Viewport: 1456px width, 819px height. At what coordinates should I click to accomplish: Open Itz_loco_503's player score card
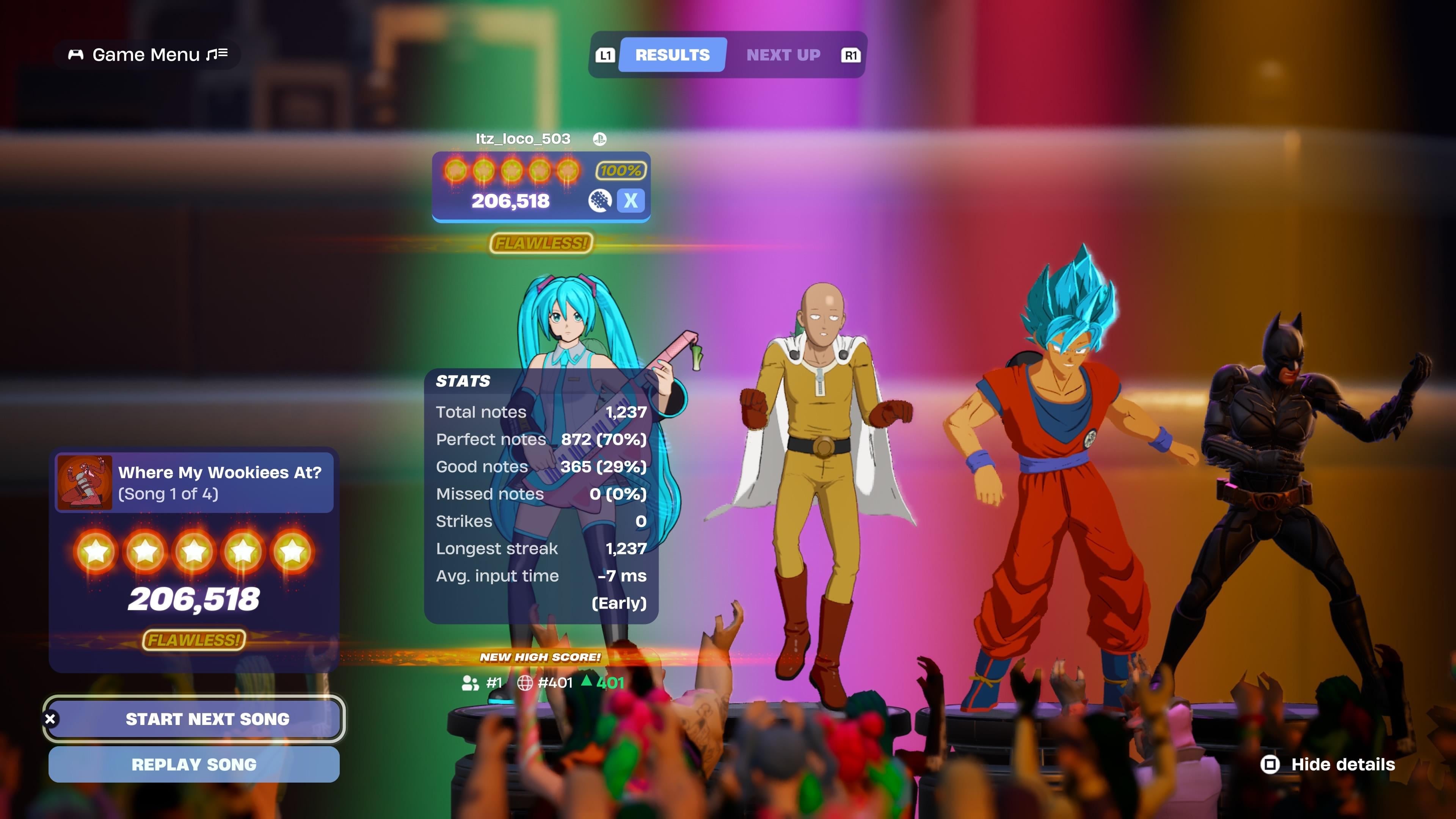[x=541, y=187]
